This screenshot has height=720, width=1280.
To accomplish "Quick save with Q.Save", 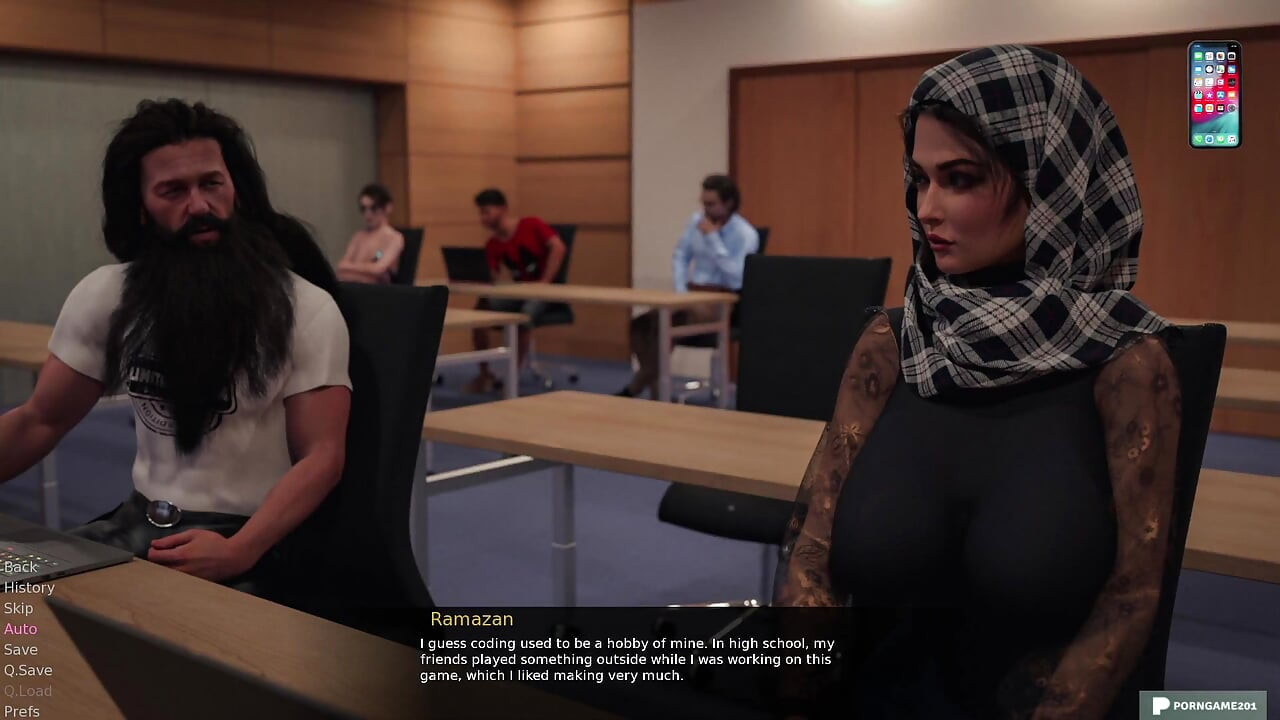I will click(28, 670).
